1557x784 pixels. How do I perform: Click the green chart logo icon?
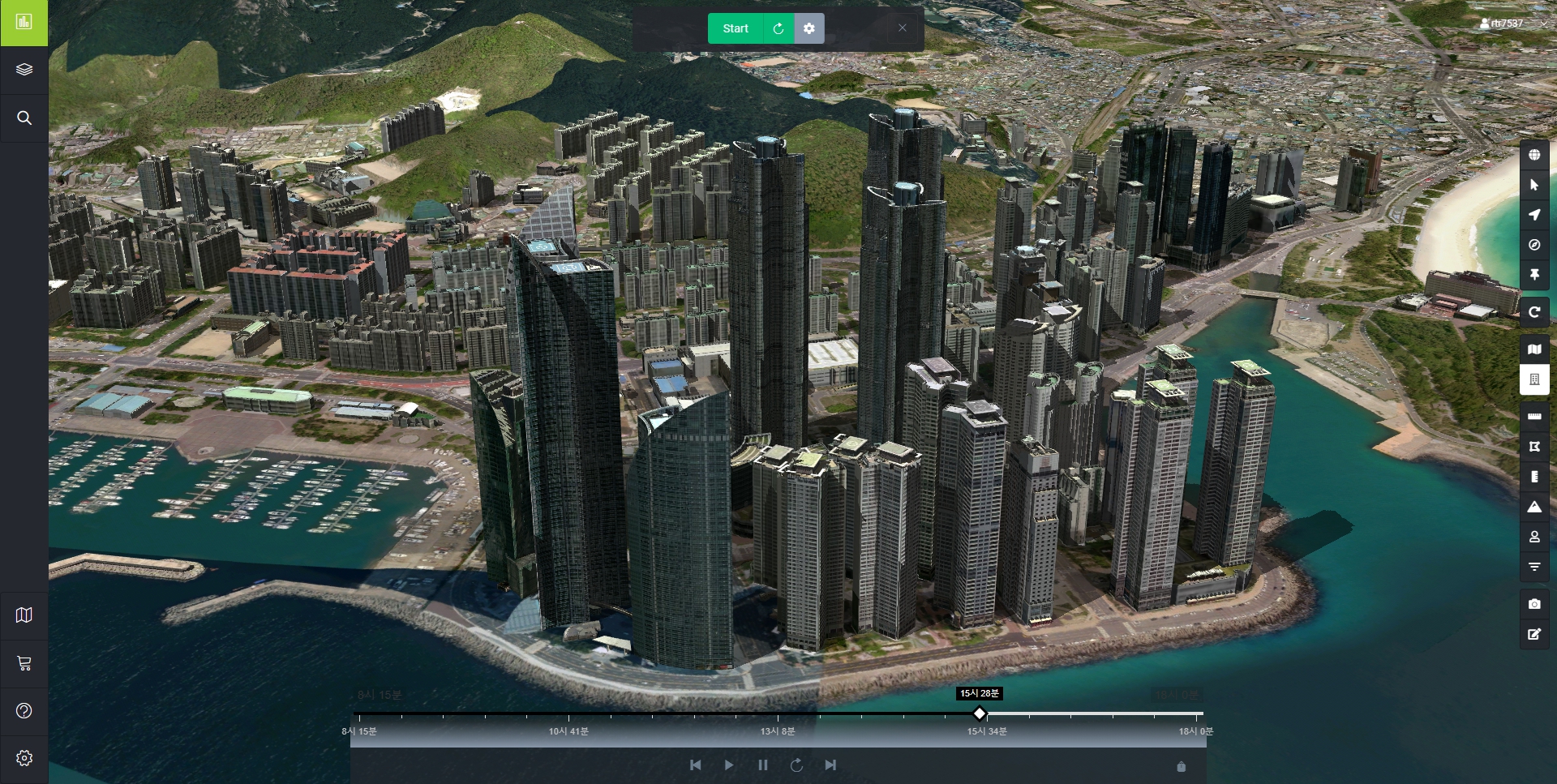24,23
